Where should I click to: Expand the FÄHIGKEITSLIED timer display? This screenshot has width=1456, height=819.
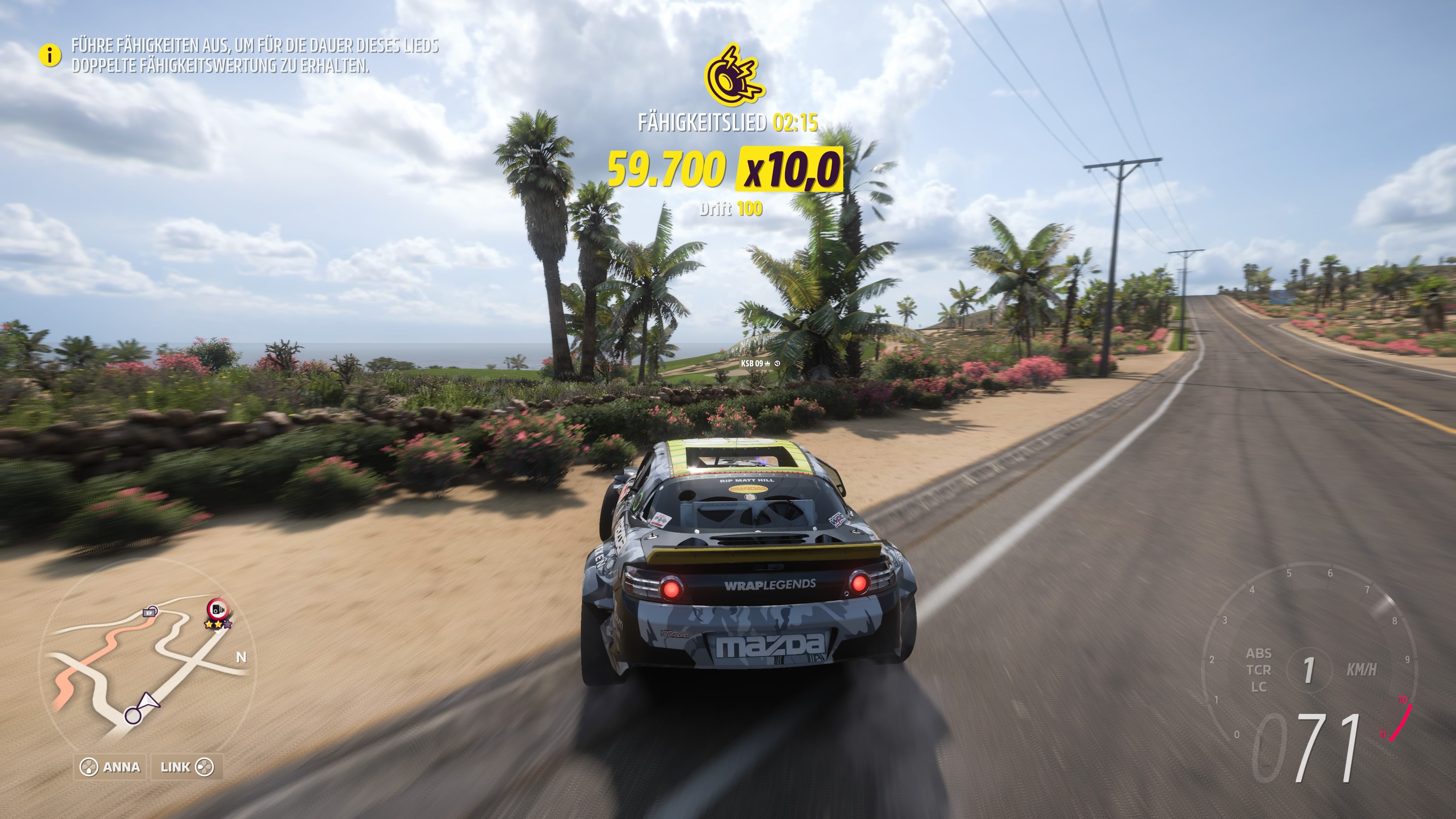[x=728, y=122]
